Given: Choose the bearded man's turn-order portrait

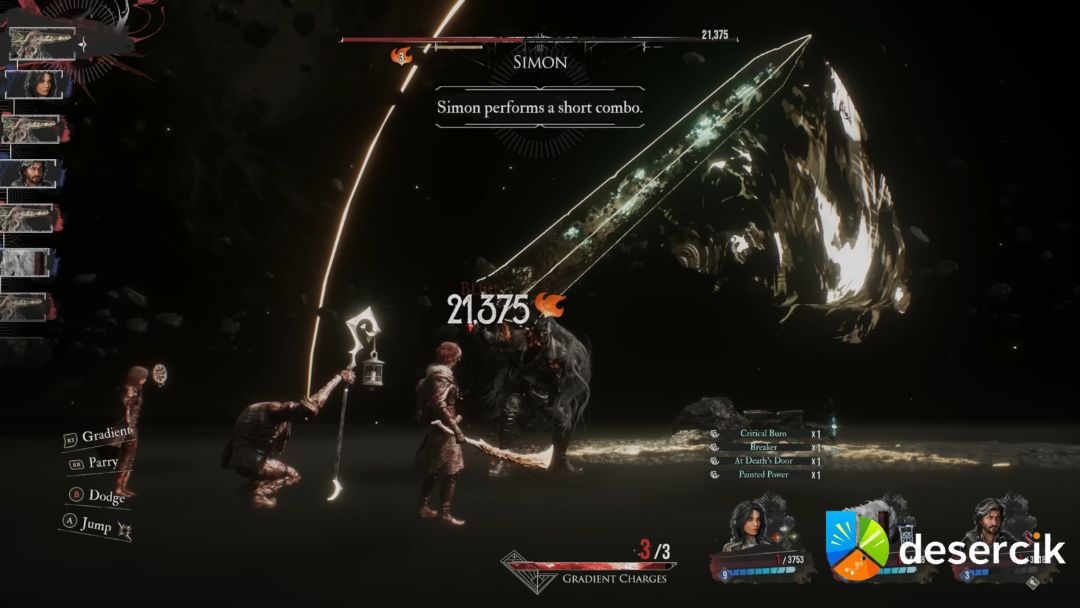Looking at the screenshot, I should point(34,174).
